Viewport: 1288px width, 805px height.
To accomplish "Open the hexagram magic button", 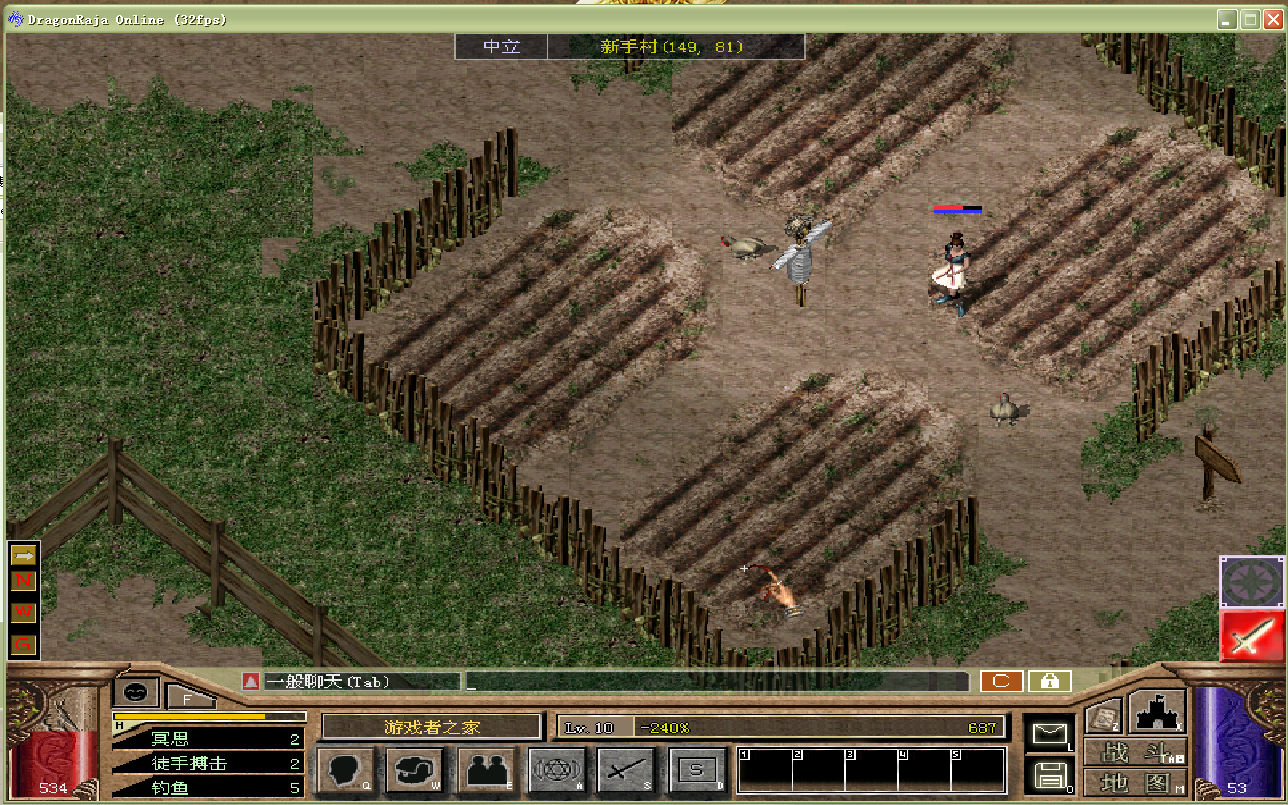I will (x=557, y=770).
